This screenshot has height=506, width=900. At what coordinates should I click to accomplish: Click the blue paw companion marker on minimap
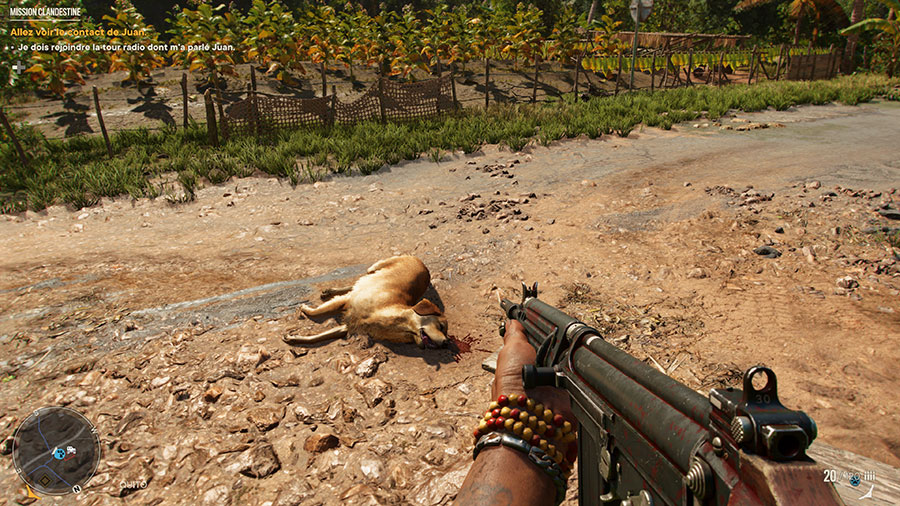[58, 452]
